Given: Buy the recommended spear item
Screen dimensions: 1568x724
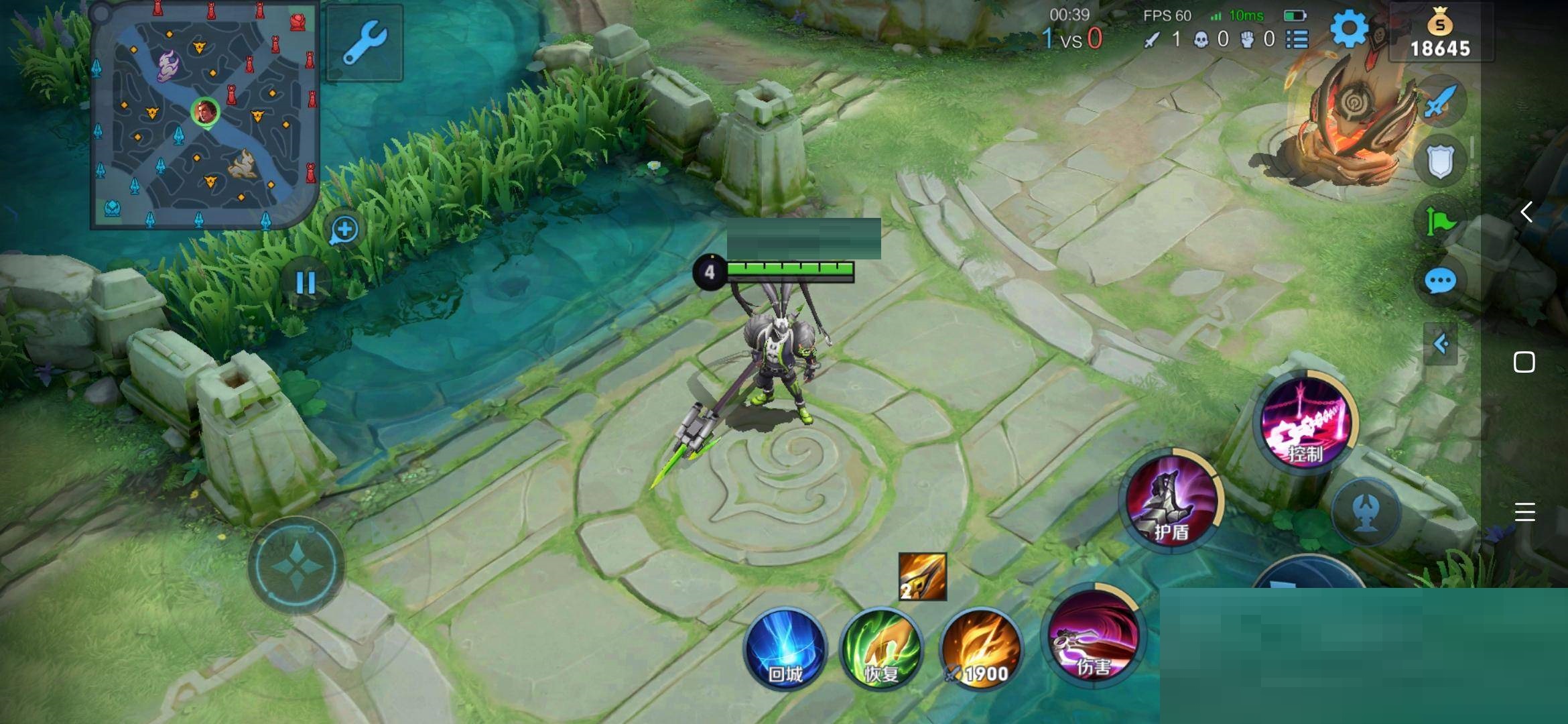Looking at the screenshot, I should 922,577.
